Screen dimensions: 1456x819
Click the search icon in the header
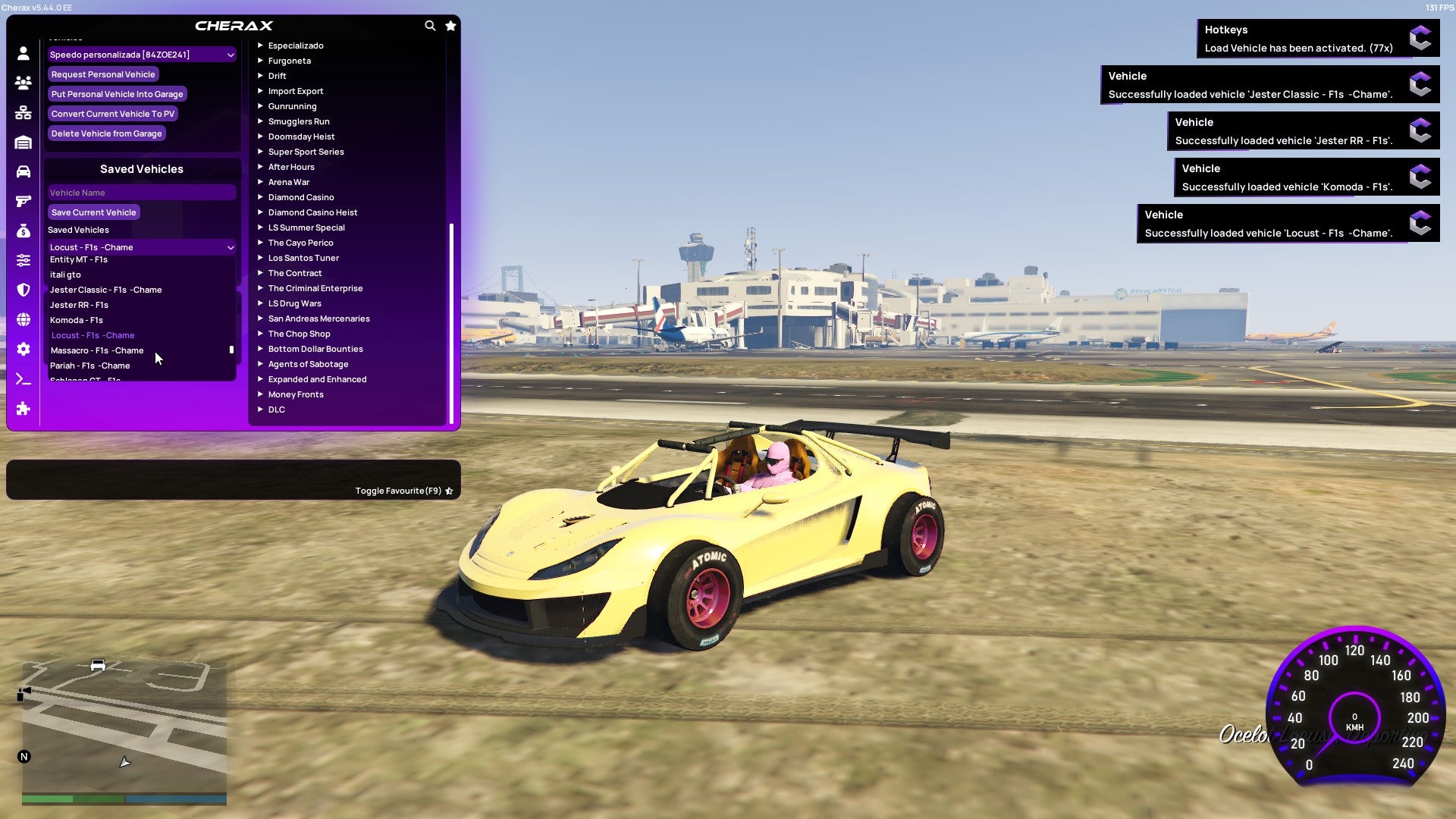430,25
